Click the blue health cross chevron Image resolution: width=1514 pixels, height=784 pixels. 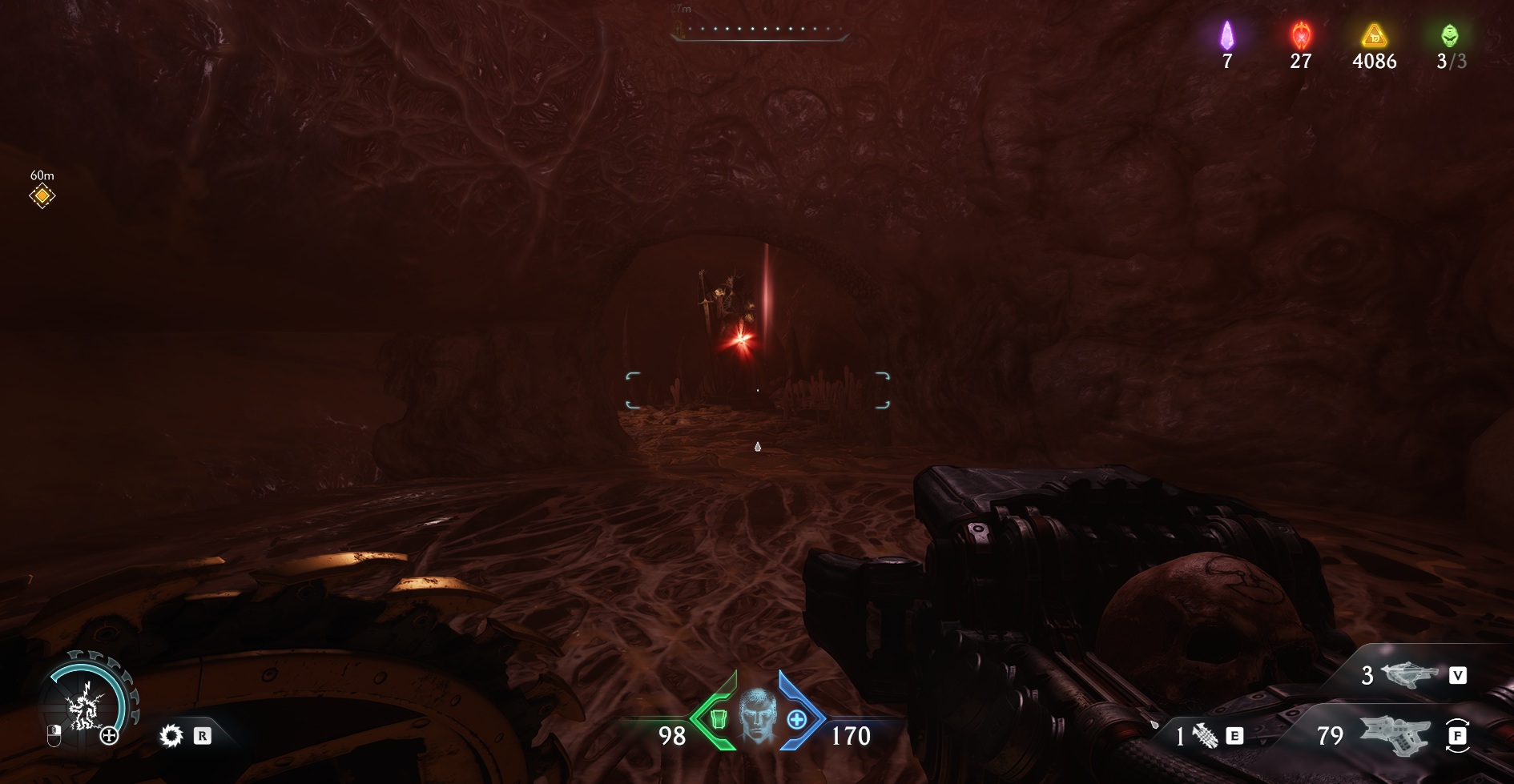(798, 718)
